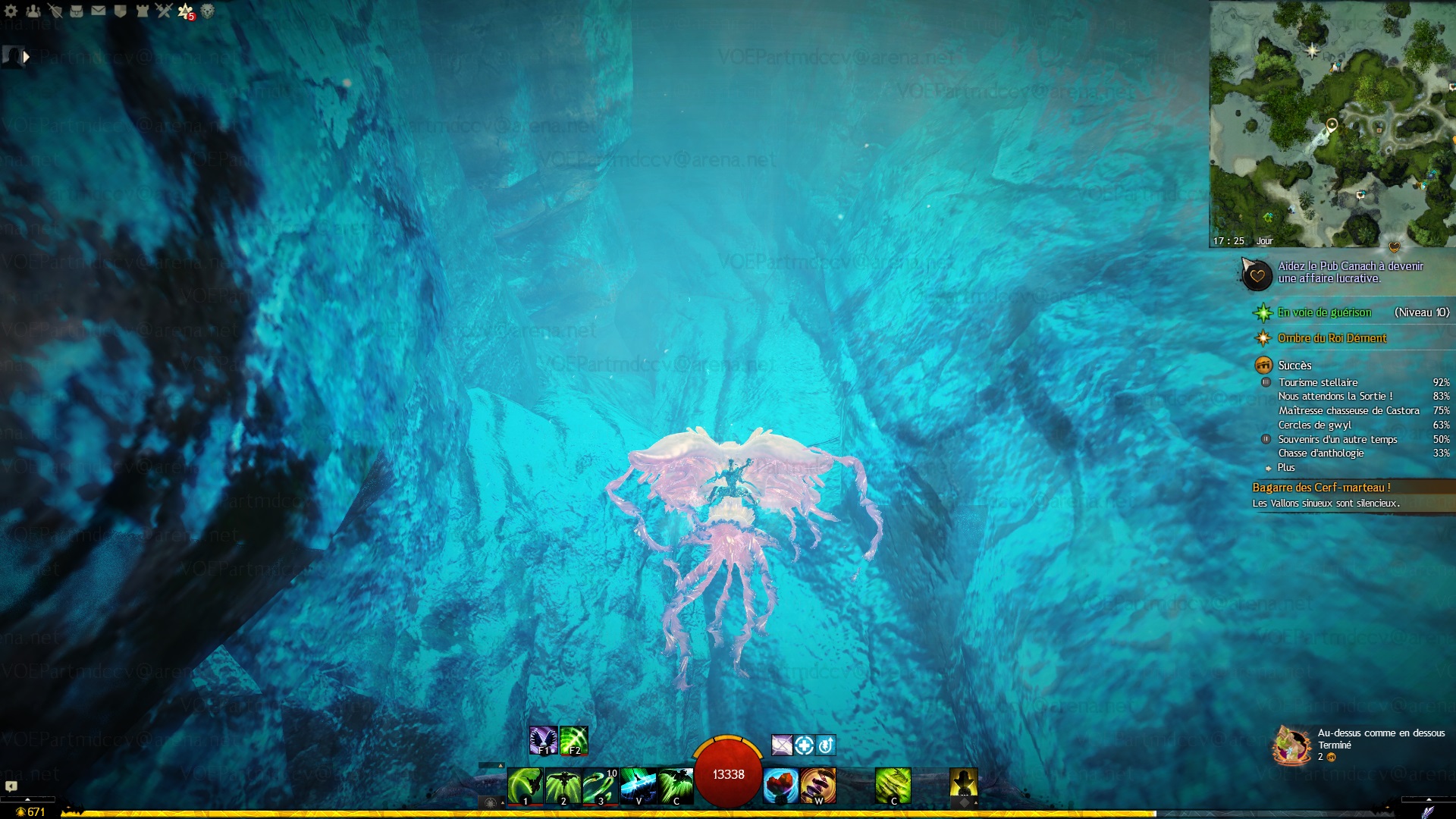Open the contacts and friends panel
Image resolution: width=1456 pixels, height=819 pixels.
point(33,11)
